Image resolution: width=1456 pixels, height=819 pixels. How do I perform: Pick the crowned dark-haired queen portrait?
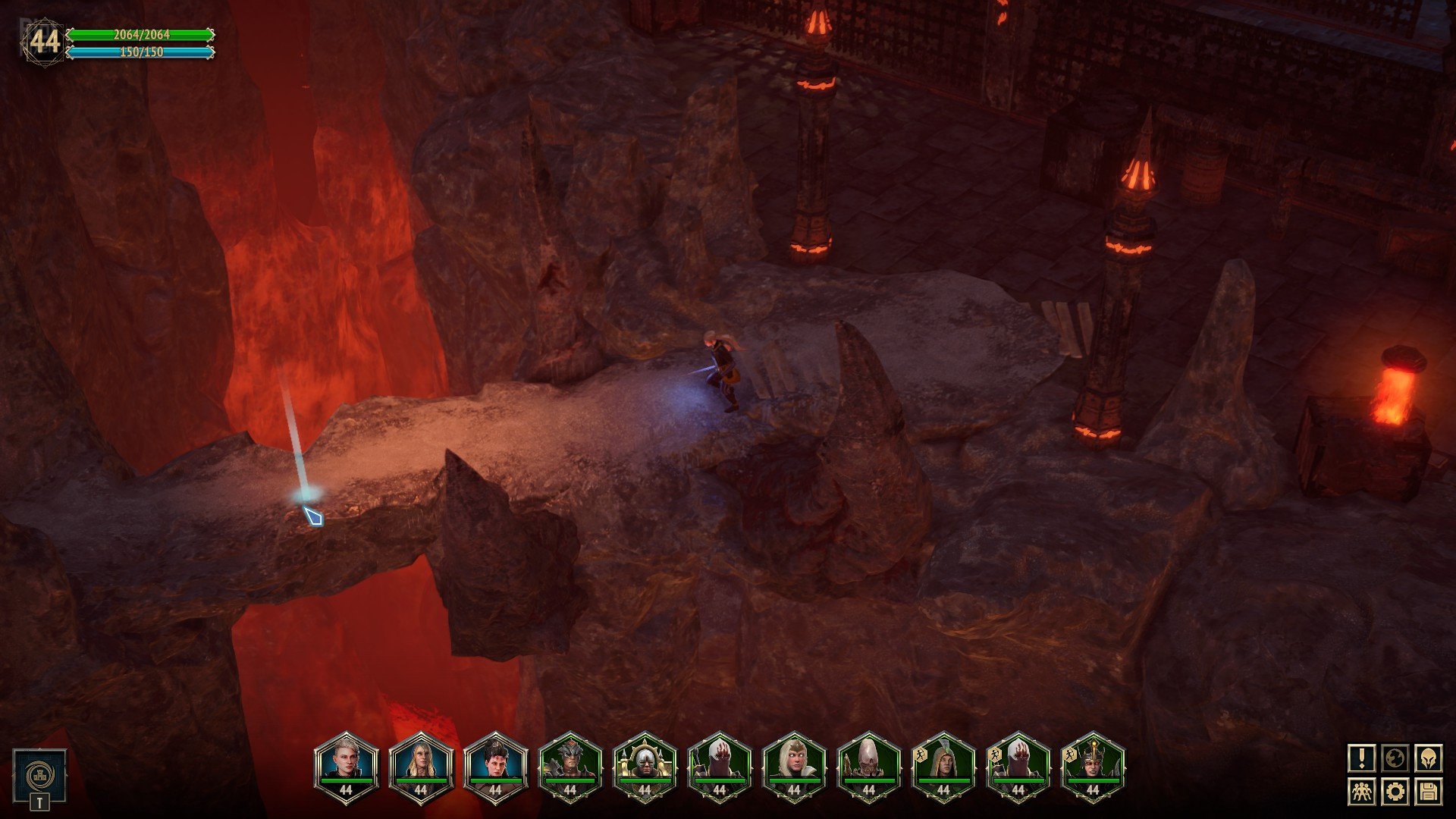coord(1093,765)
